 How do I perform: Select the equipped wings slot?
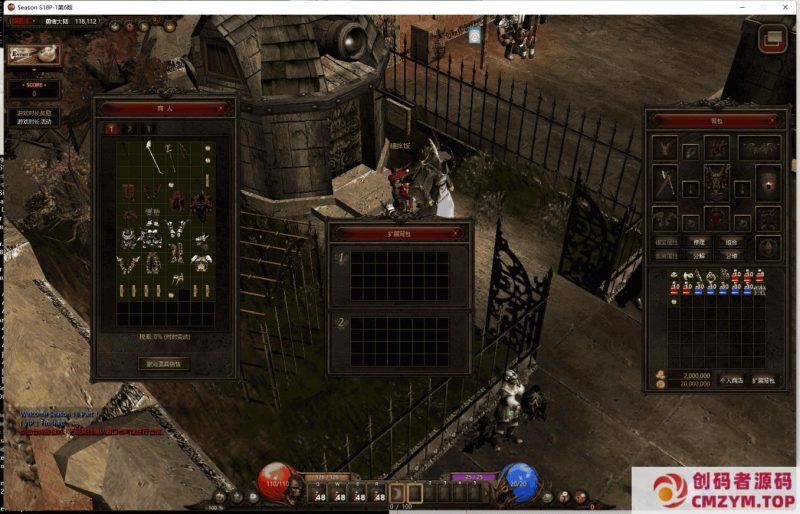click(760, 148)
